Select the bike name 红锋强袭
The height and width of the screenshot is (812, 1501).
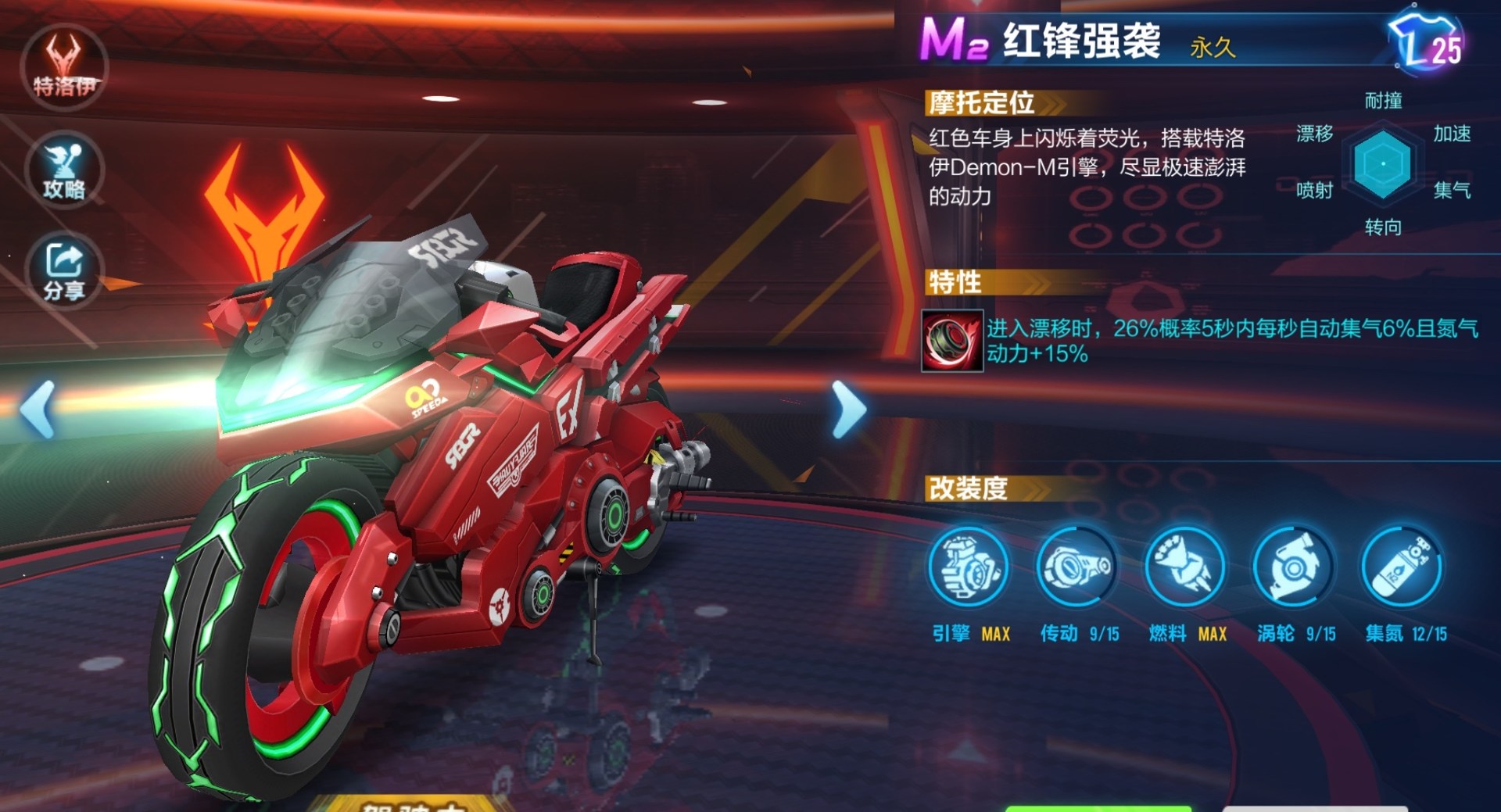1079,38
